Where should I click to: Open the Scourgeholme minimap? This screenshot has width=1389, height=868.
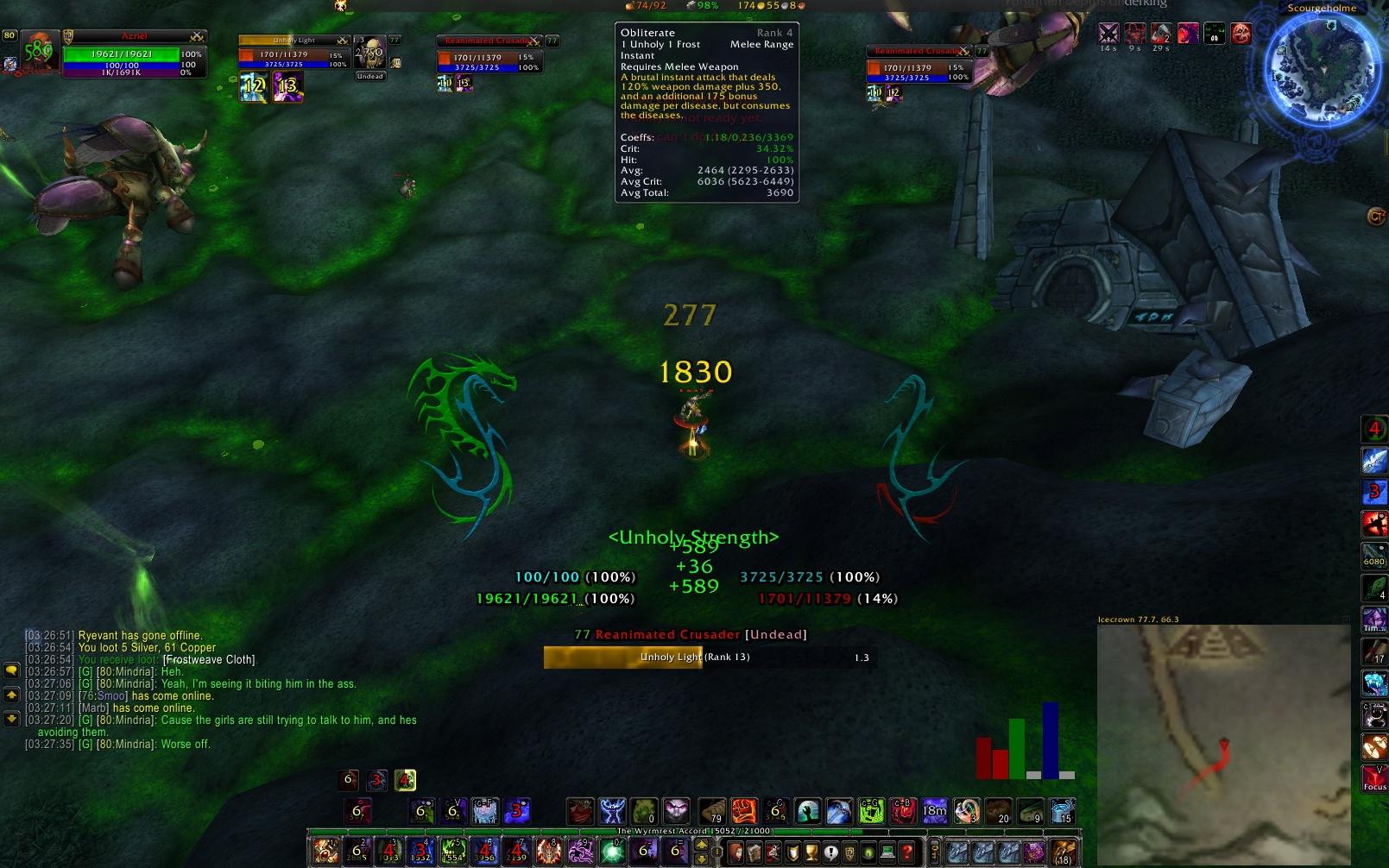[1320, 69]
